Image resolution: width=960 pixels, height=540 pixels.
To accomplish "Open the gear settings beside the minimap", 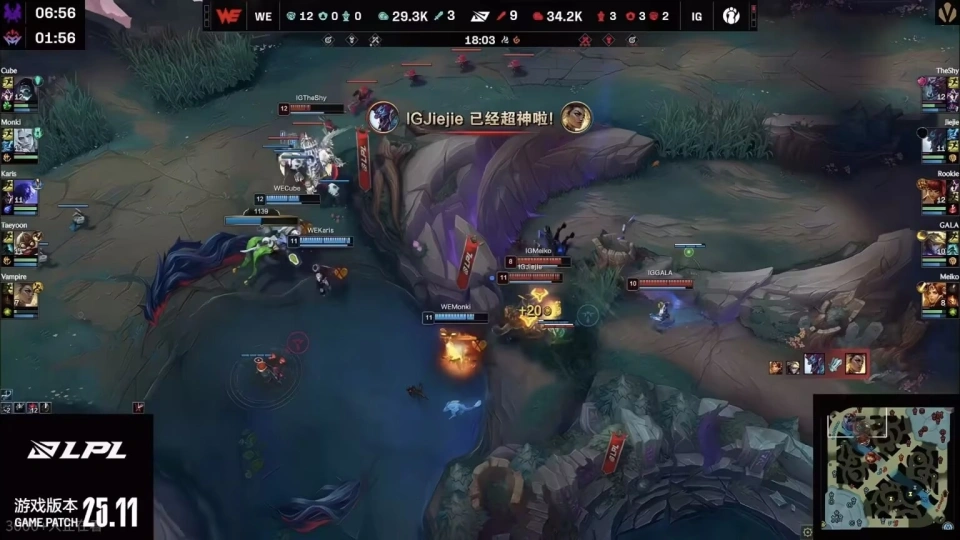I will pyautogui.click(x=808, y=531).
